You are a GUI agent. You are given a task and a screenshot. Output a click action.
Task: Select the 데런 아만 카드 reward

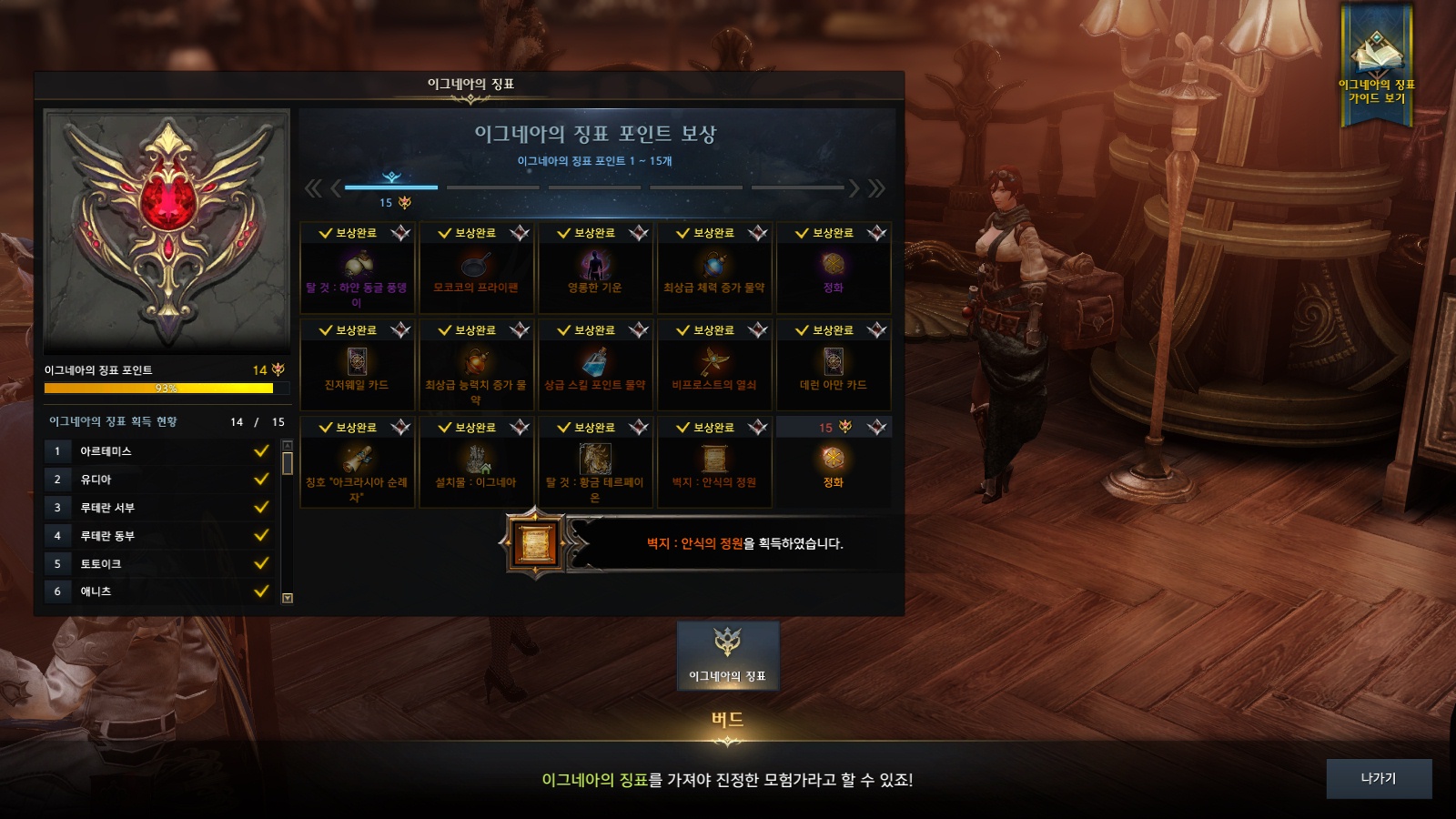tap(834, 367)
